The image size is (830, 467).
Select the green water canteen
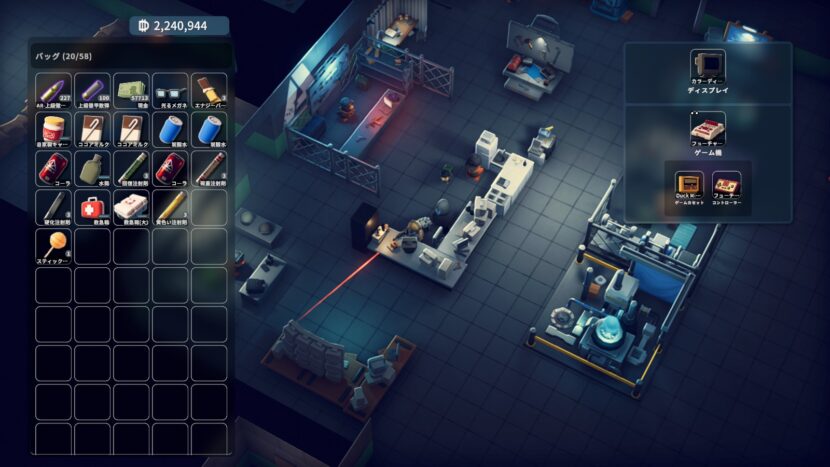point(92,168)
